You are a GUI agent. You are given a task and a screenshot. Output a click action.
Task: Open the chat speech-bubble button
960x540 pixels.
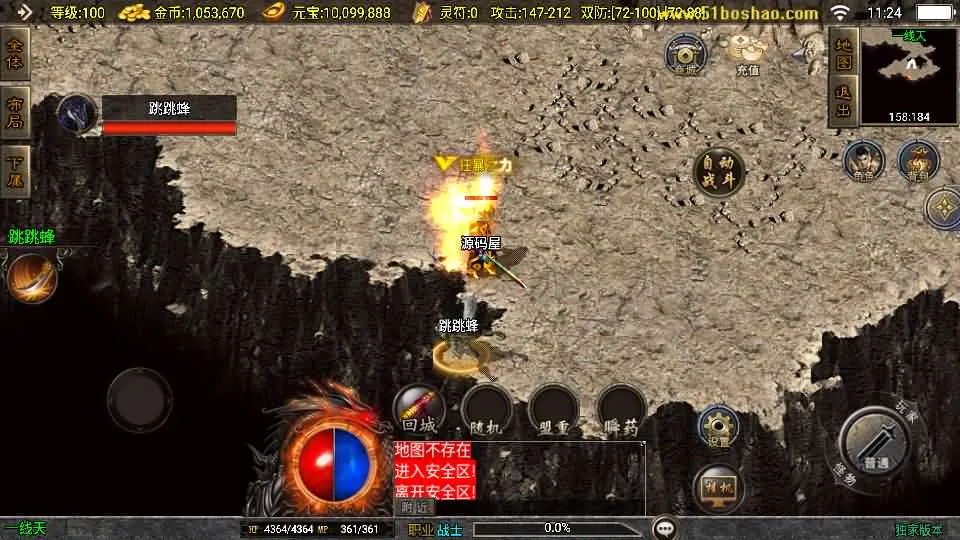(664, 527)
